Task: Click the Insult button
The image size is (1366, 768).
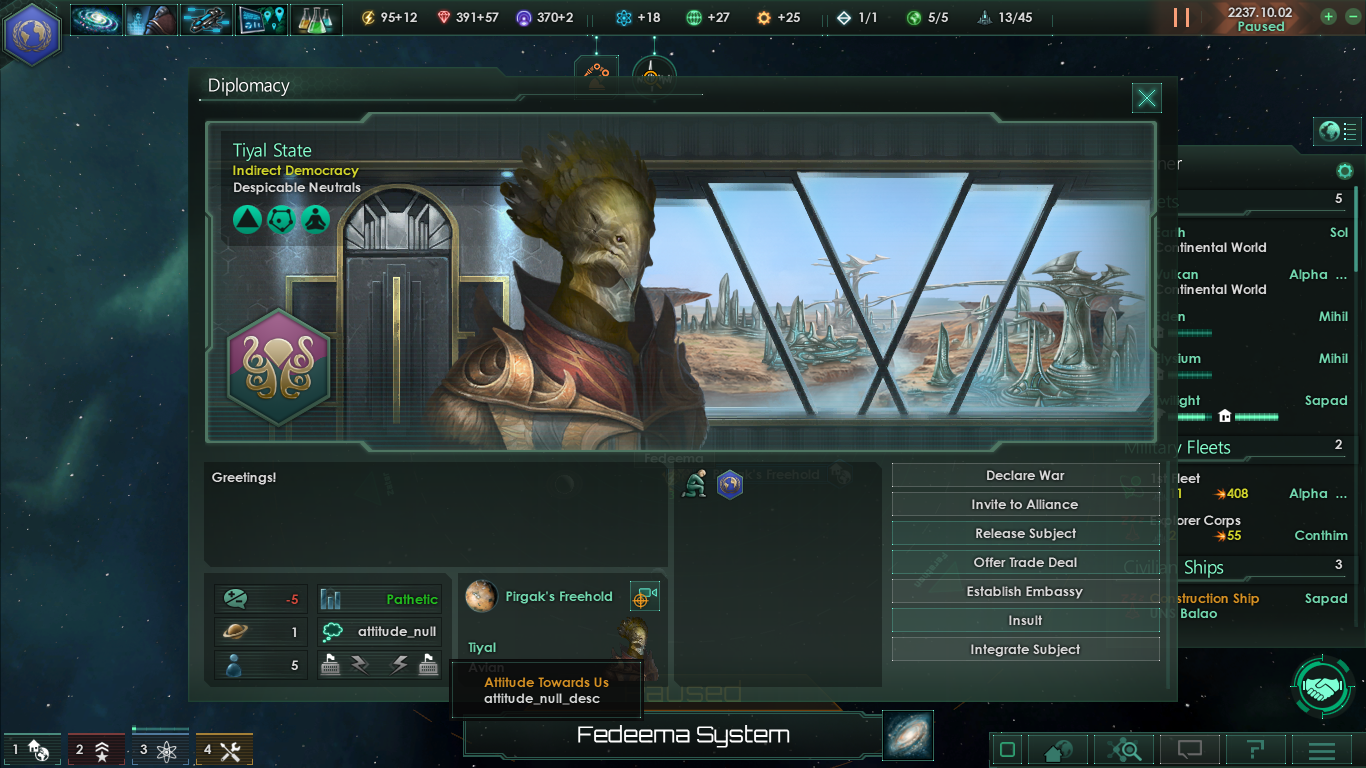Action: point(1024,620)
